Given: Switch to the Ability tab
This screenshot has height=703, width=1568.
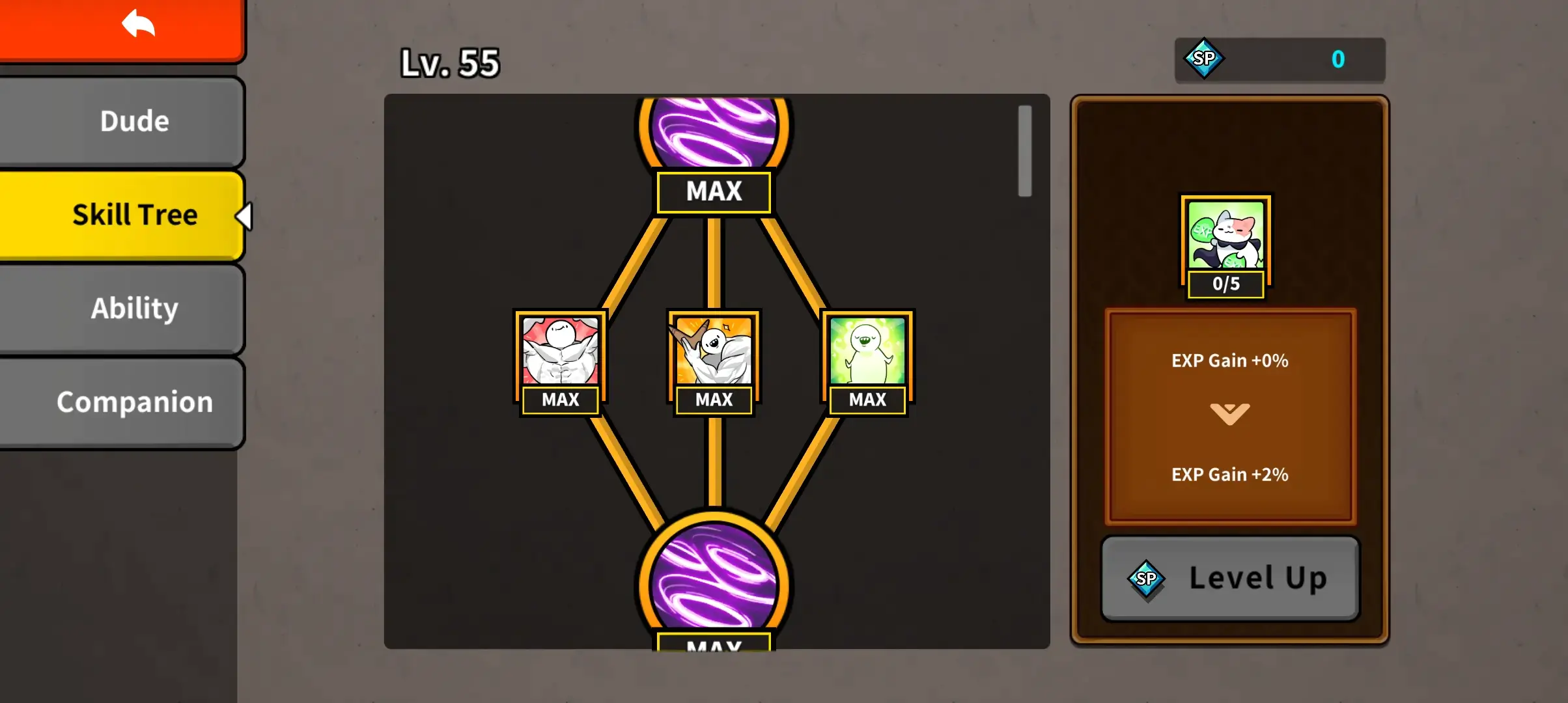Looking at the screenshot, I should (x=133, y=308).
